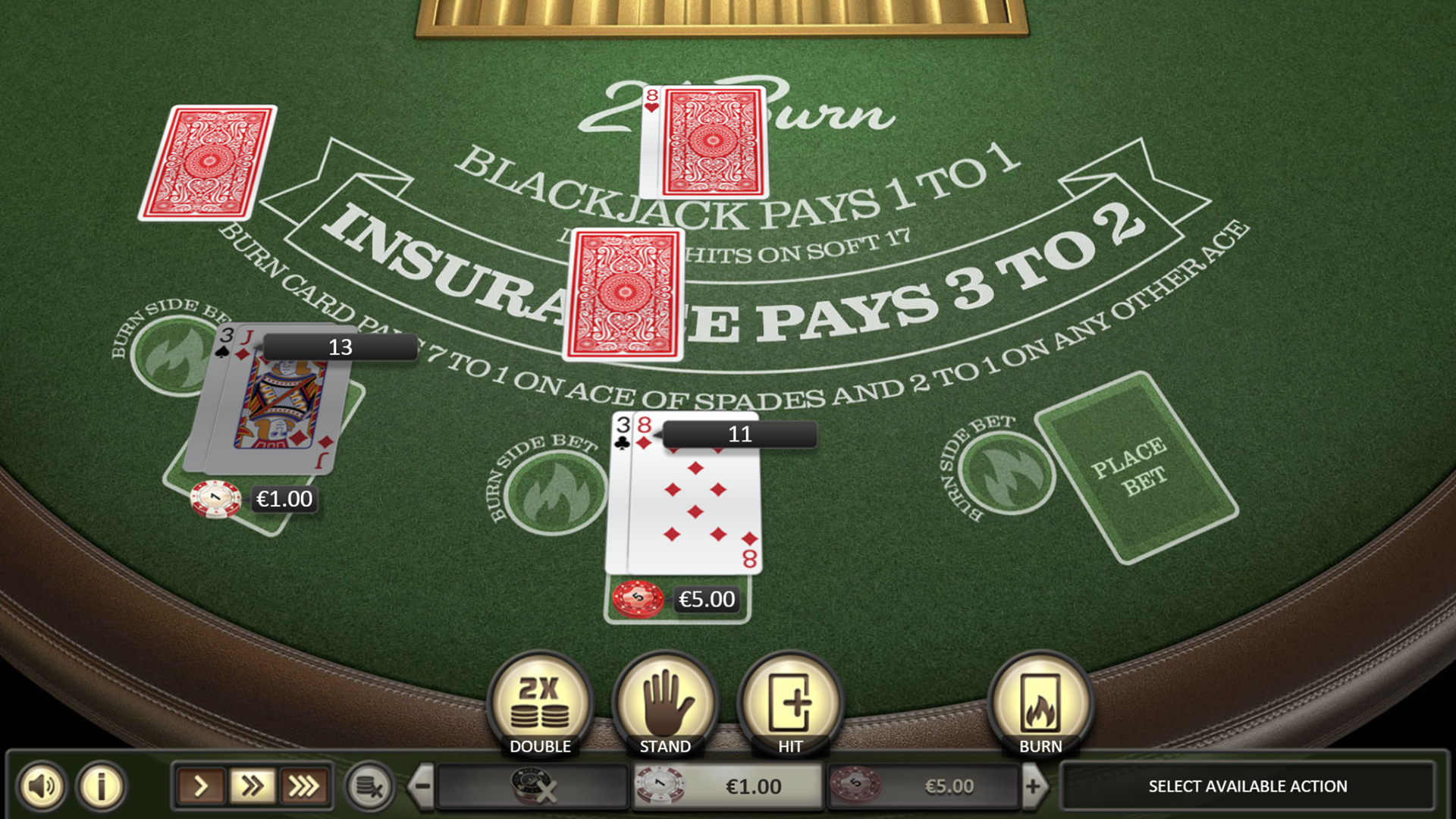Click the left arrow to previous chip
Viewport: 1456px width, 819px height.
click(x=422, y=786)
